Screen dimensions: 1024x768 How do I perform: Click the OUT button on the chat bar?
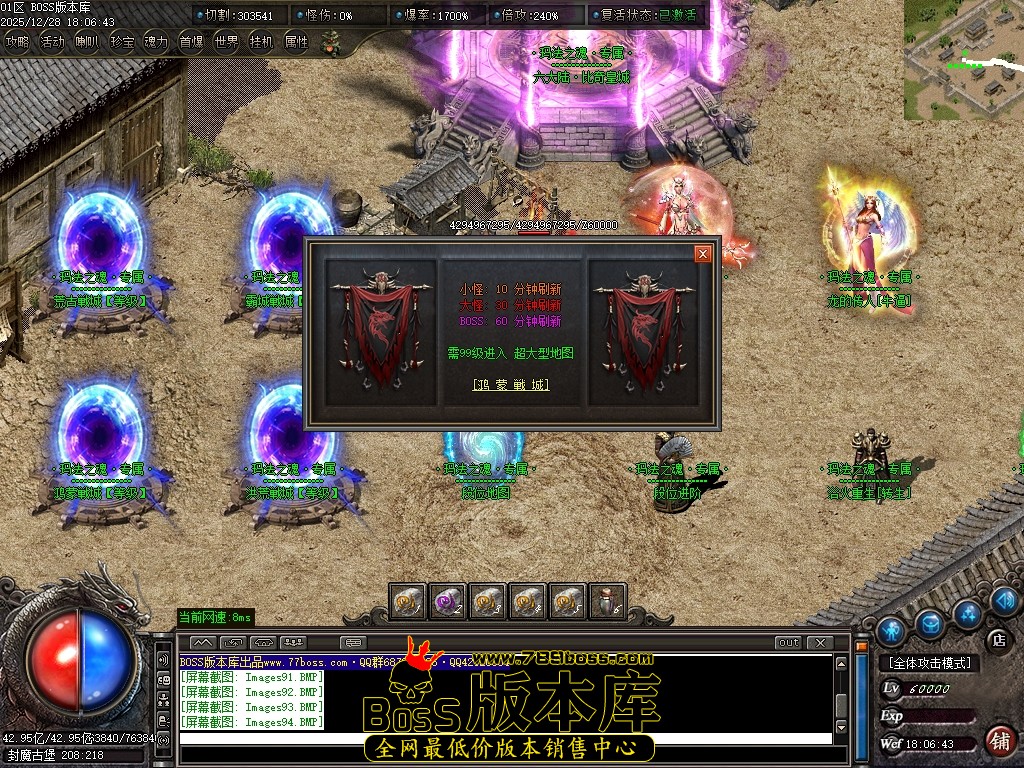pyautogui.click(x=789, y=642)
